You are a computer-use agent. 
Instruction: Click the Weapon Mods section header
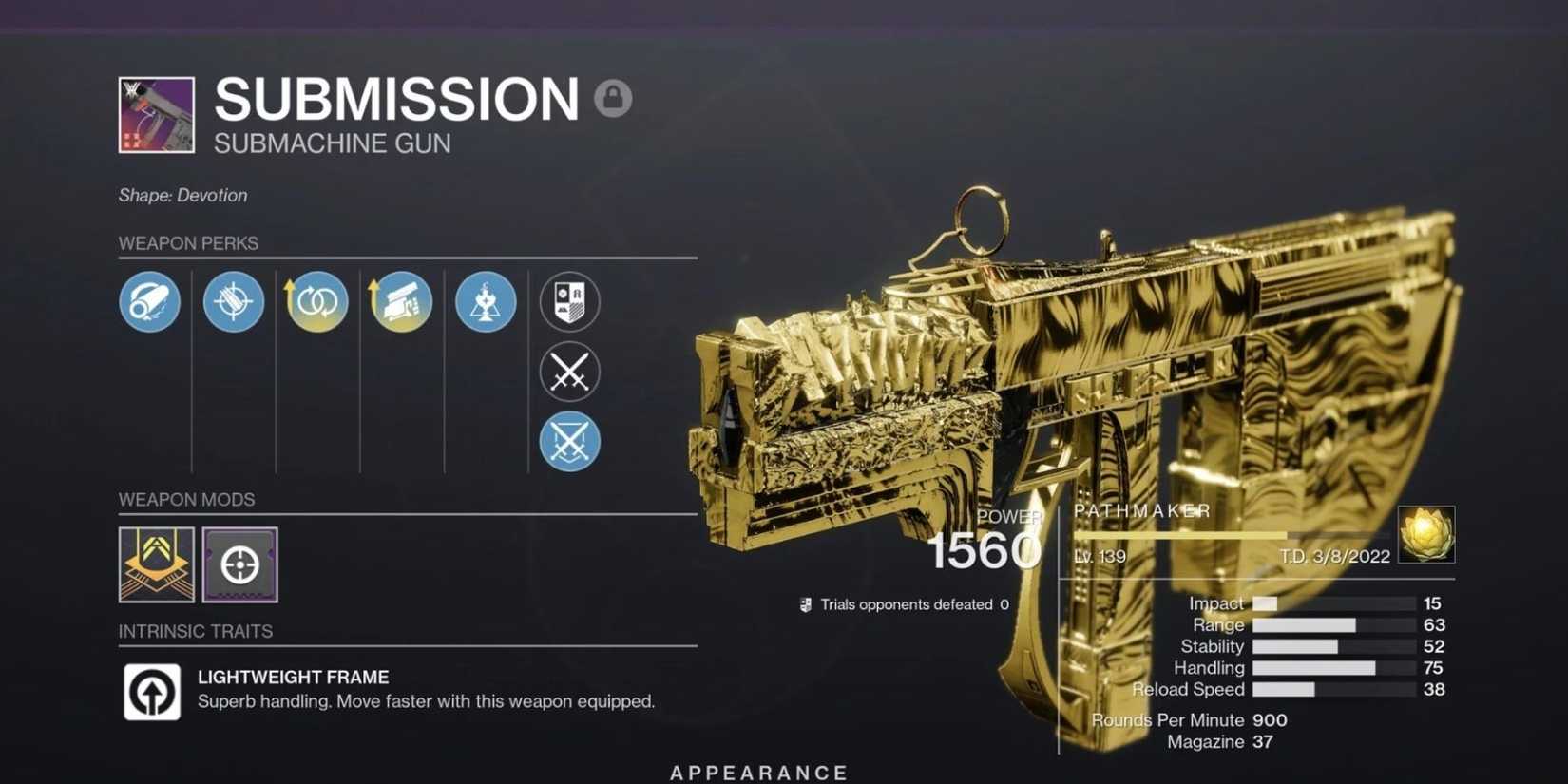point(186,499)
